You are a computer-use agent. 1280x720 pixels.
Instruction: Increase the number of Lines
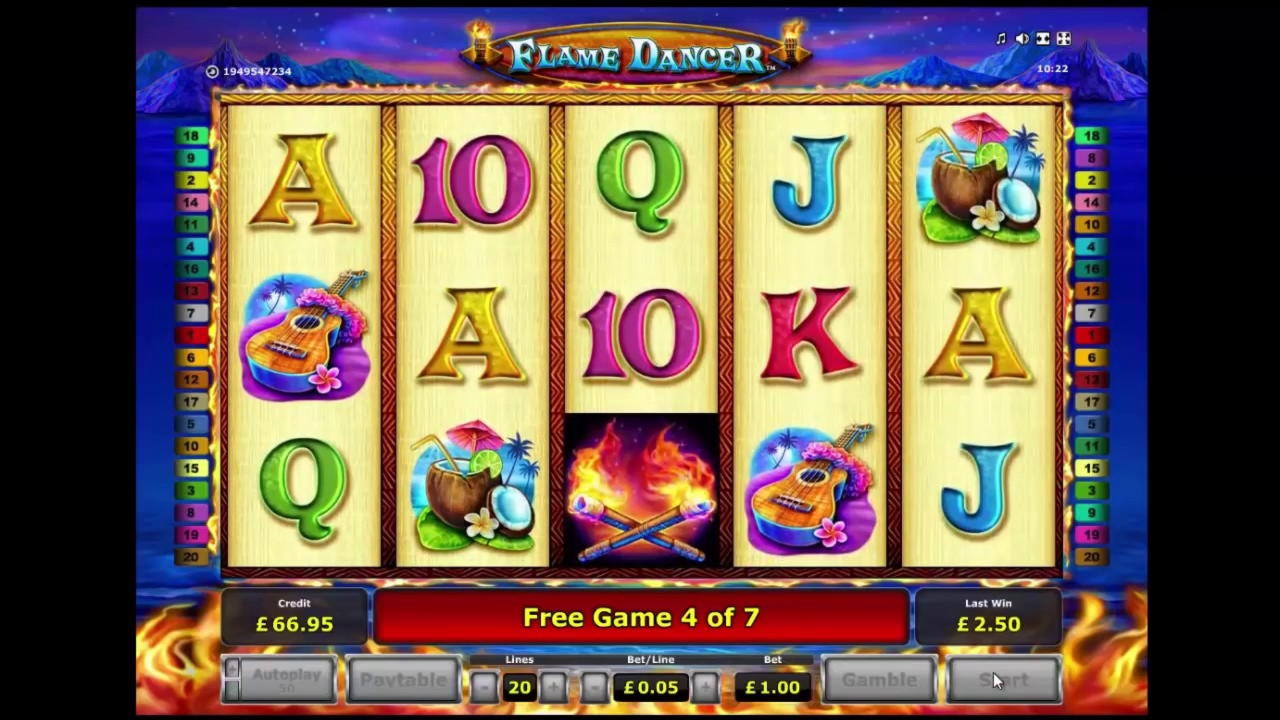coord(553,687)
